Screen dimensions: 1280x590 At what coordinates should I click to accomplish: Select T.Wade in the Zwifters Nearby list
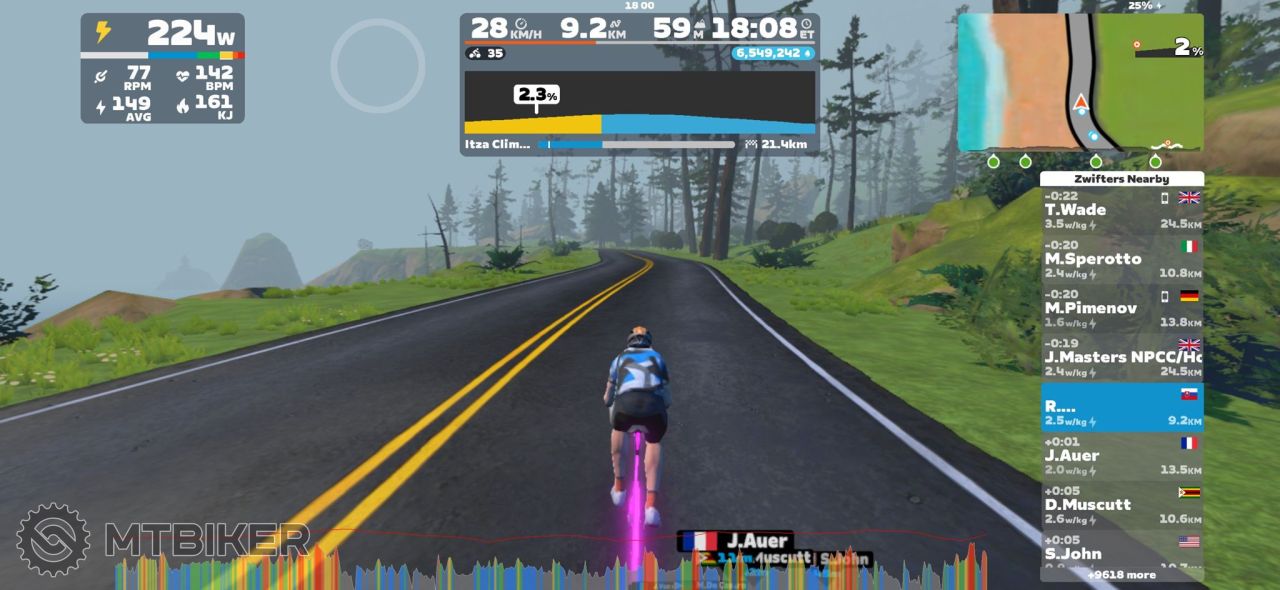pos(1121,211)
